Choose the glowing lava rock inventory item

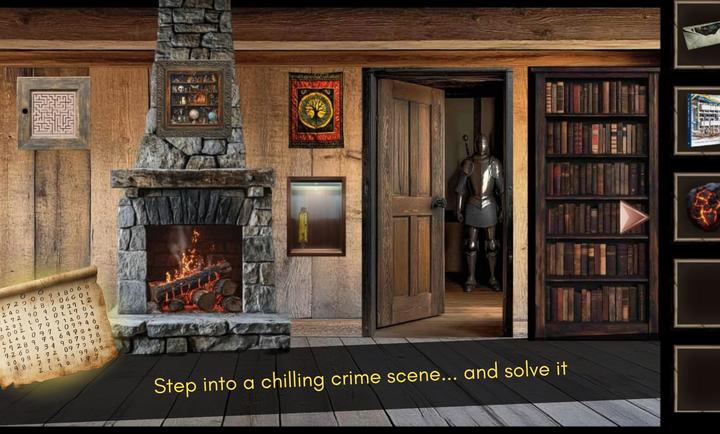tap(700, 207)
